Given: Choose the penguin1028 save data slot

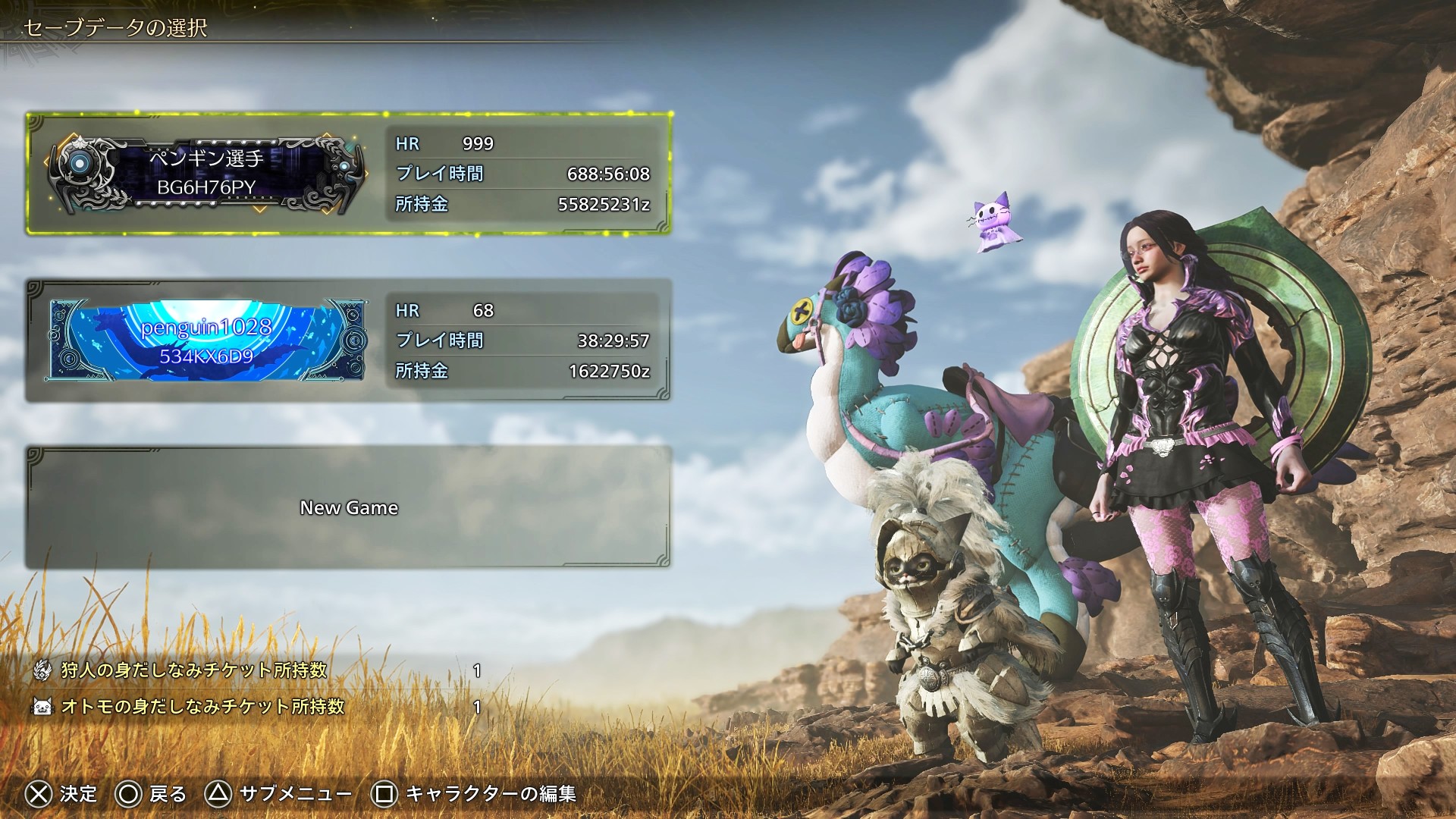Looking at the screenshot, I should coord(349,340).
